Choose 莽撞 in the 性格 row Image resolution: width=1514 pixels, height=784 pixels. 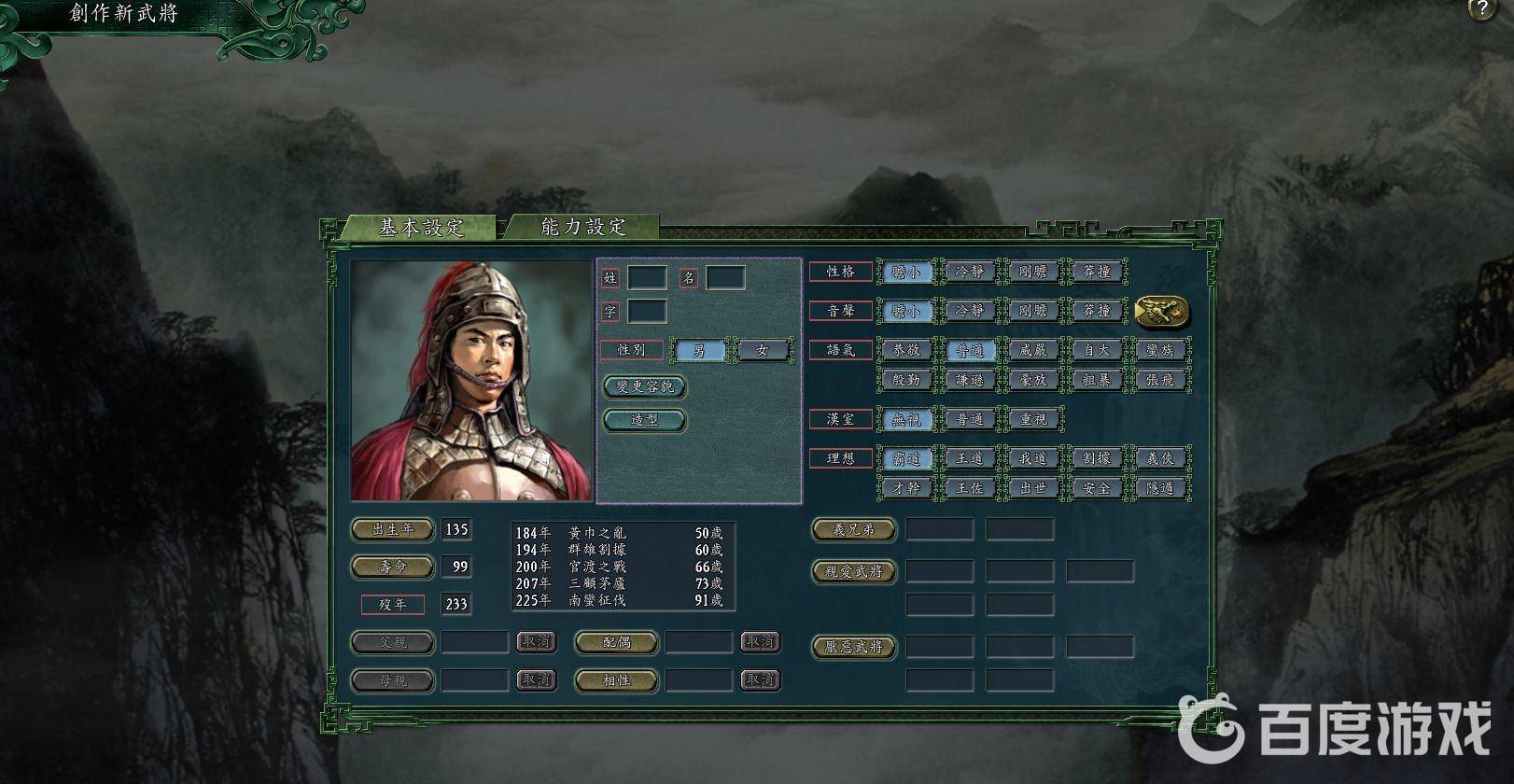tap(1096, 272)
